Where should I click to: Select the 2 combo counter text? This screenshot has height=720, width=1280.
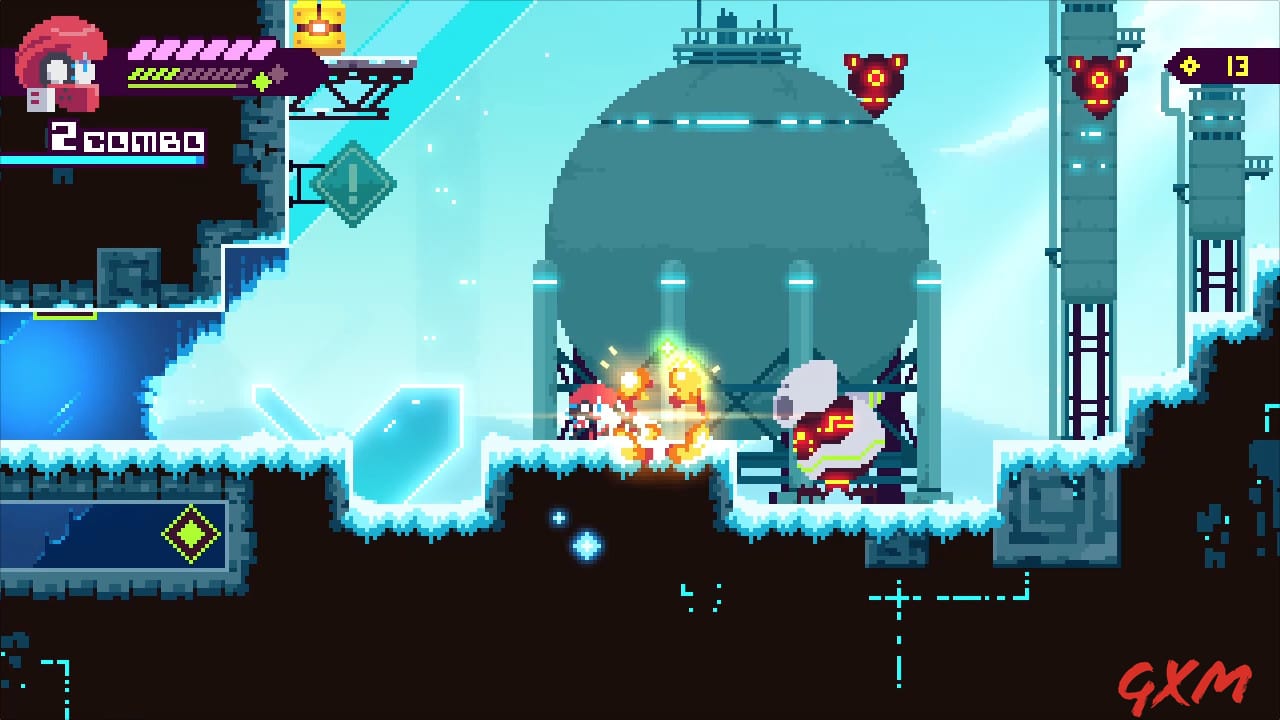[x=125, y=140]
